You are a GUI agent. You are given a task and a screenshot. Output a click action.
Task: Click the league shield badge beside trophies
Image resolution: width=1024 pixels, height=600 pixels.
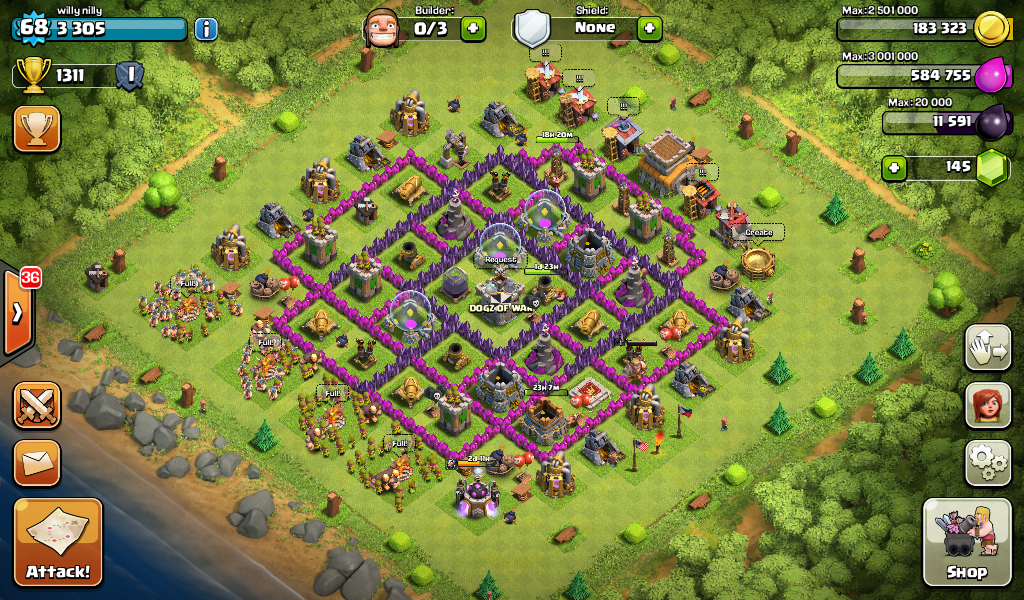[x=129, y=75]
